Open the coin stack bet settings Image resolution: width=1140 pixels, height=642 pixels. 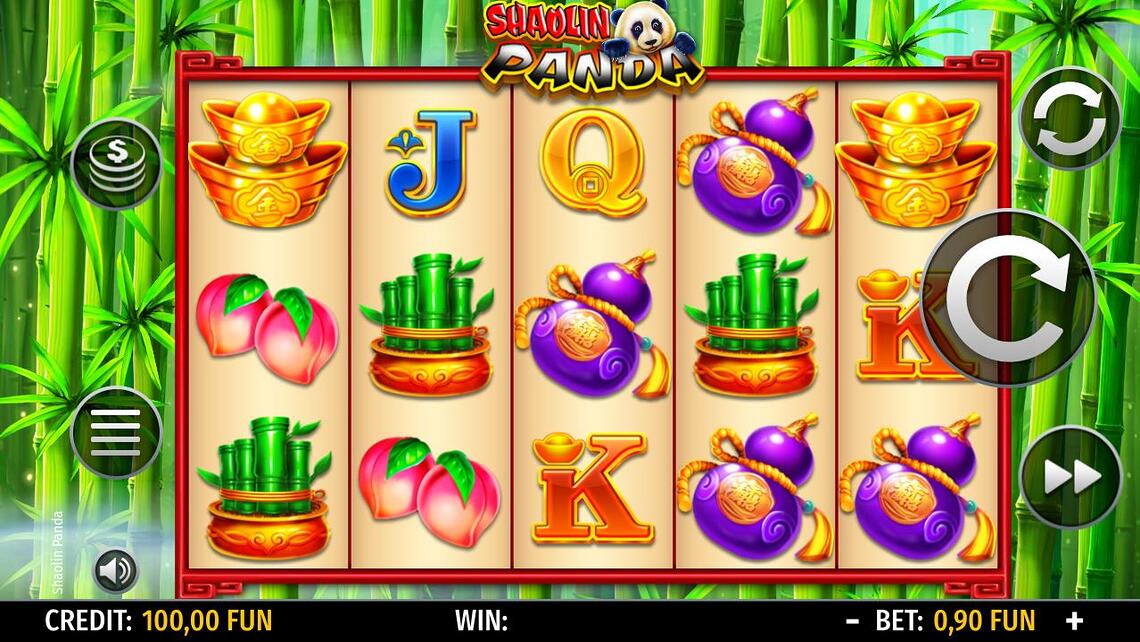(x=116, y=165)
